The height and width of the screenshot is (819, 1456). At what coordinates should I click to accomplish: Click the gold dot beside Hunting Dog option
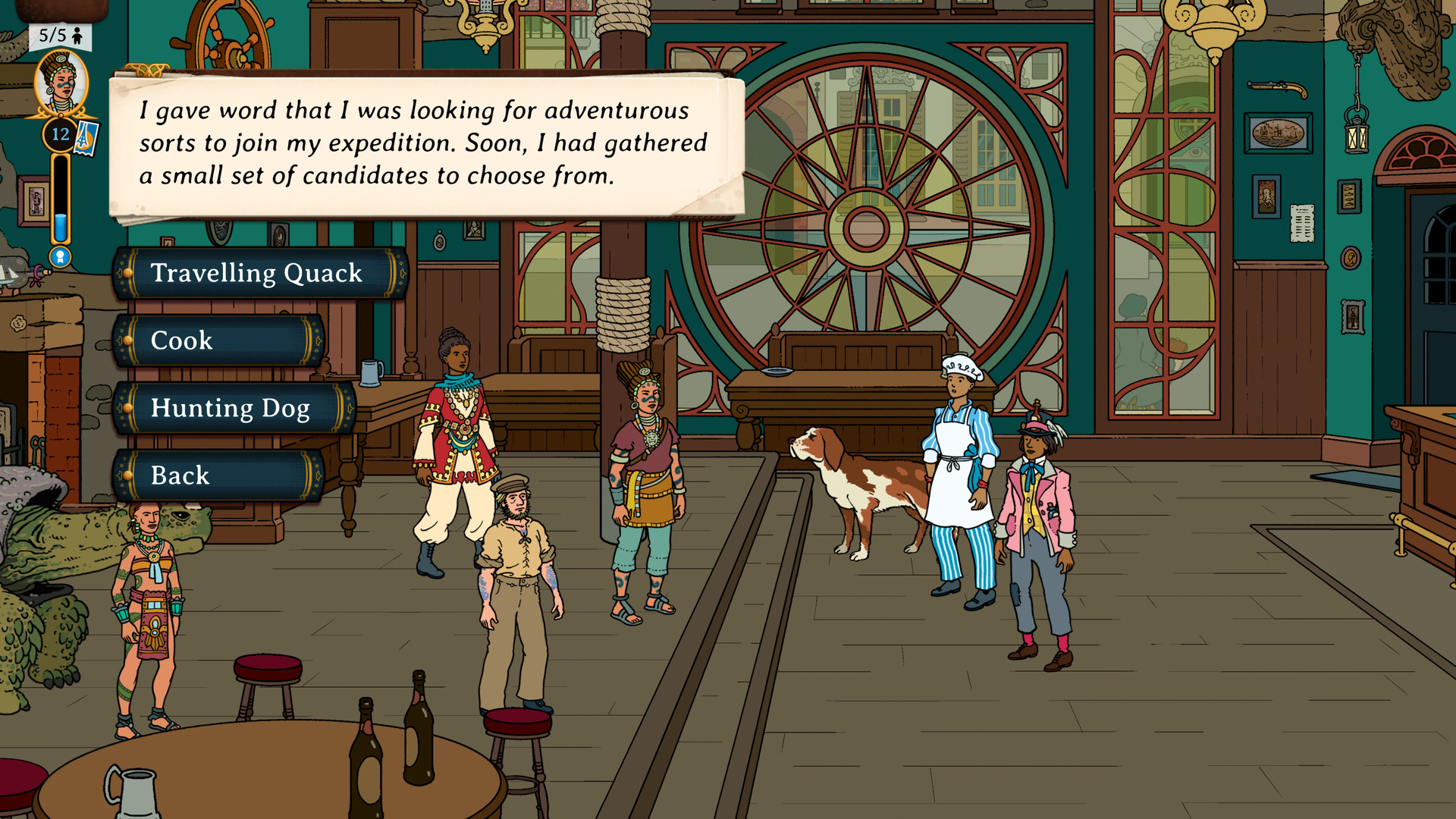(127, 408)
